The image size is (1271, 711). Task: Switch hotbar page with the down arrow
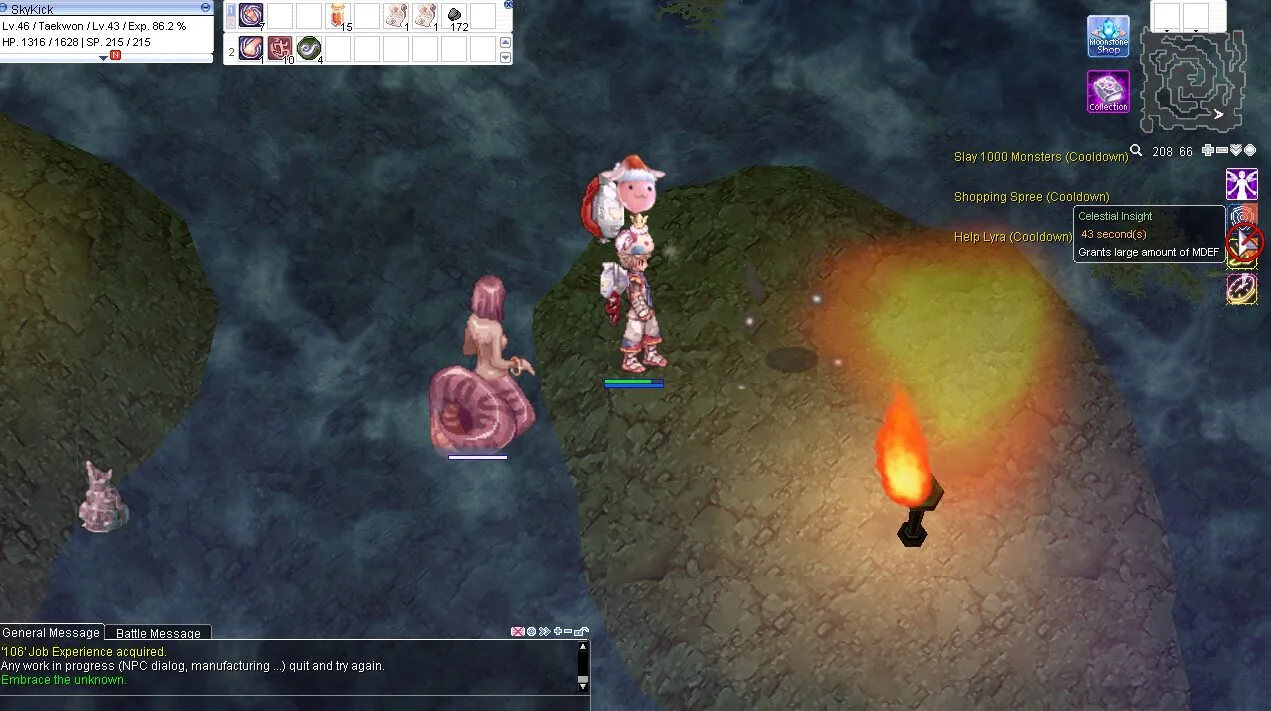(505, 58)
